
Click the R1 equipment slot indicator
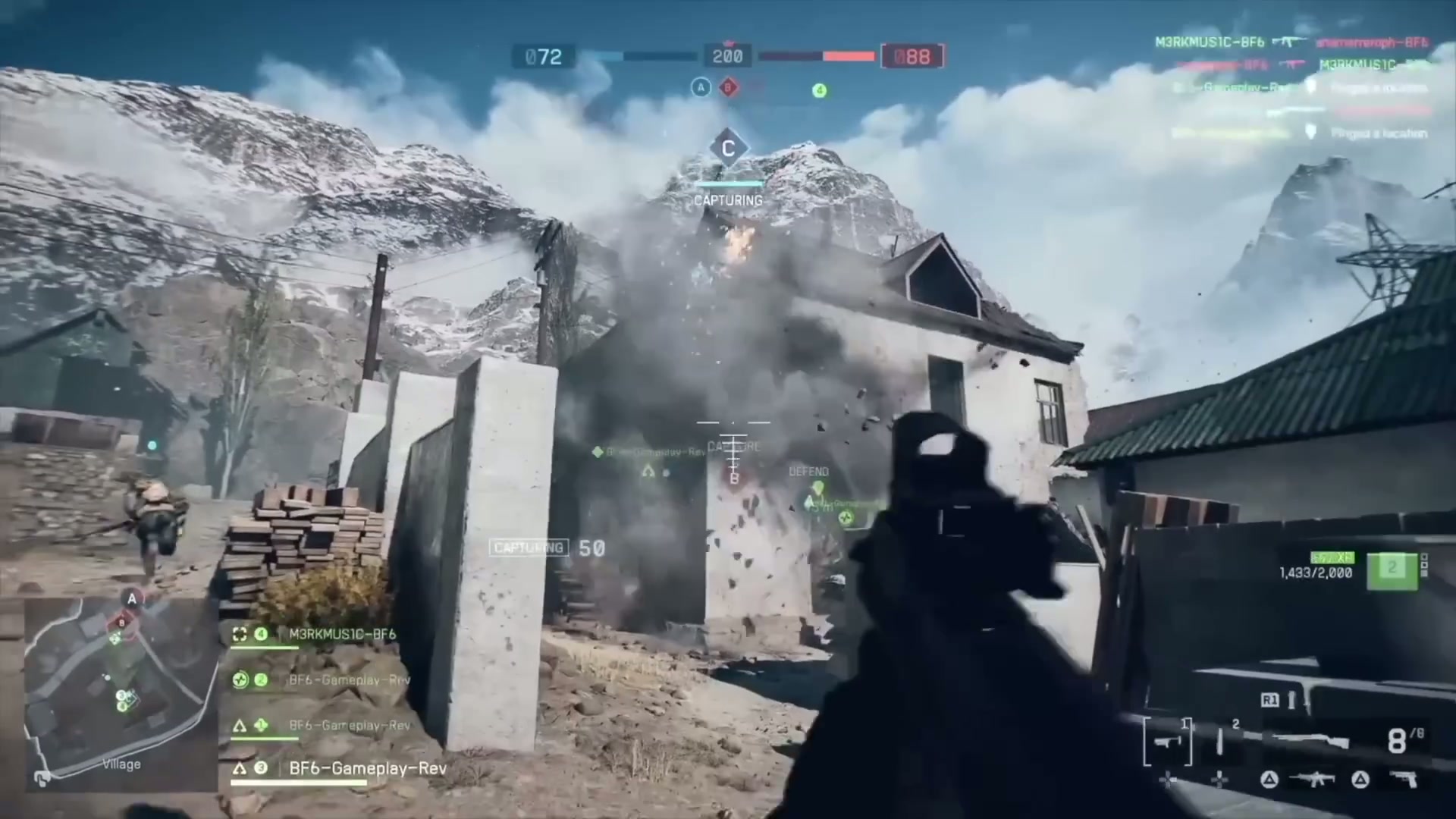point(1270,699)
